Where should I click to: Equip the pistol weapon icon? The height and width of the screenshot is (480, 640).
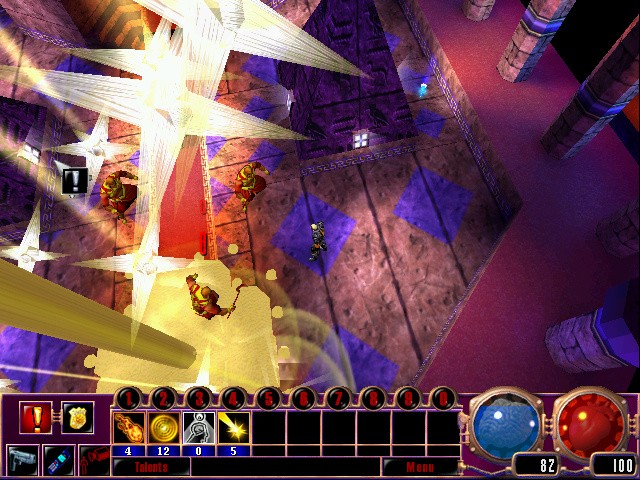click(22, 461)
